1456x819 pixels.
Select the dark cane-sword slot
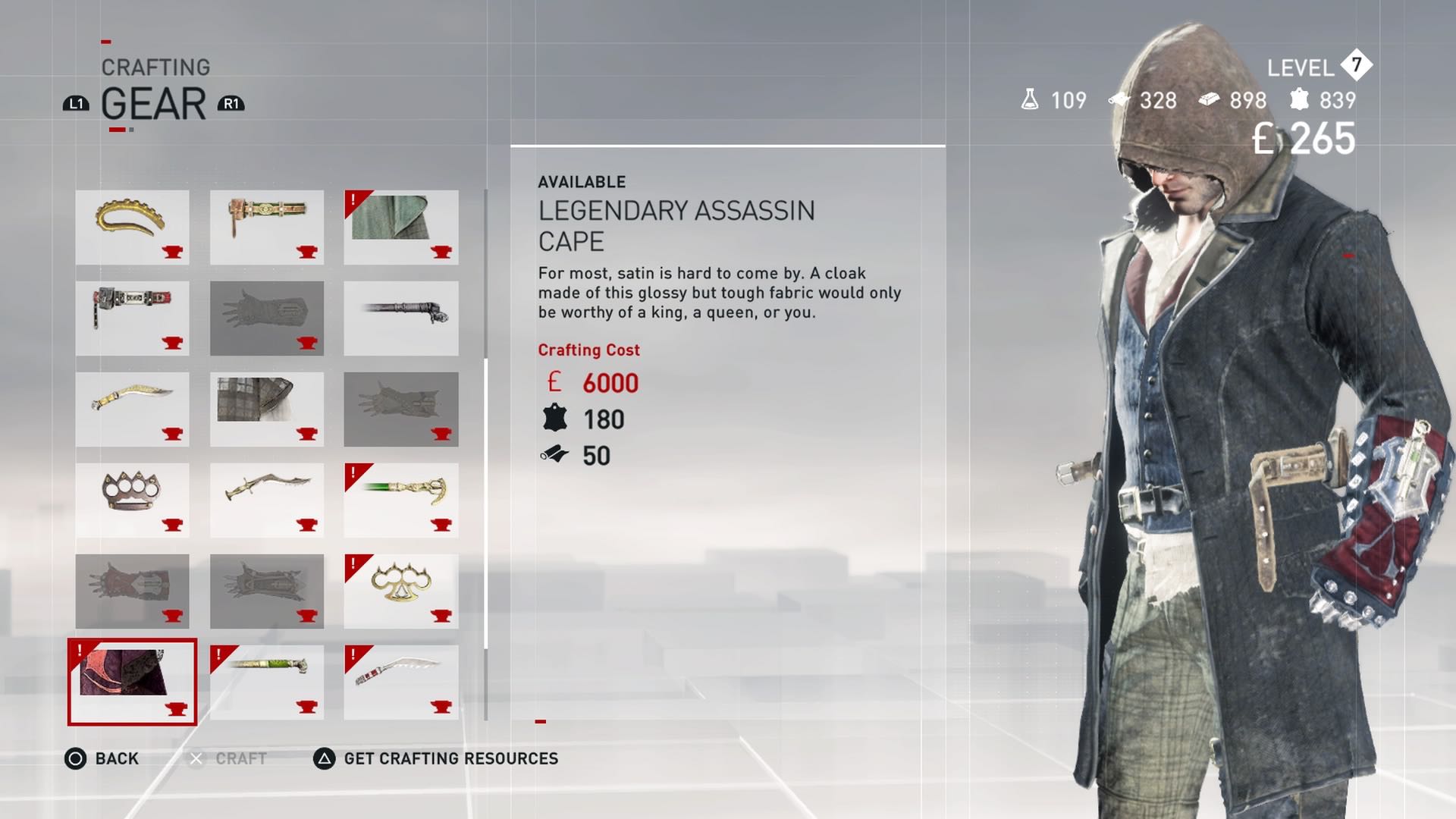(400, 318)
